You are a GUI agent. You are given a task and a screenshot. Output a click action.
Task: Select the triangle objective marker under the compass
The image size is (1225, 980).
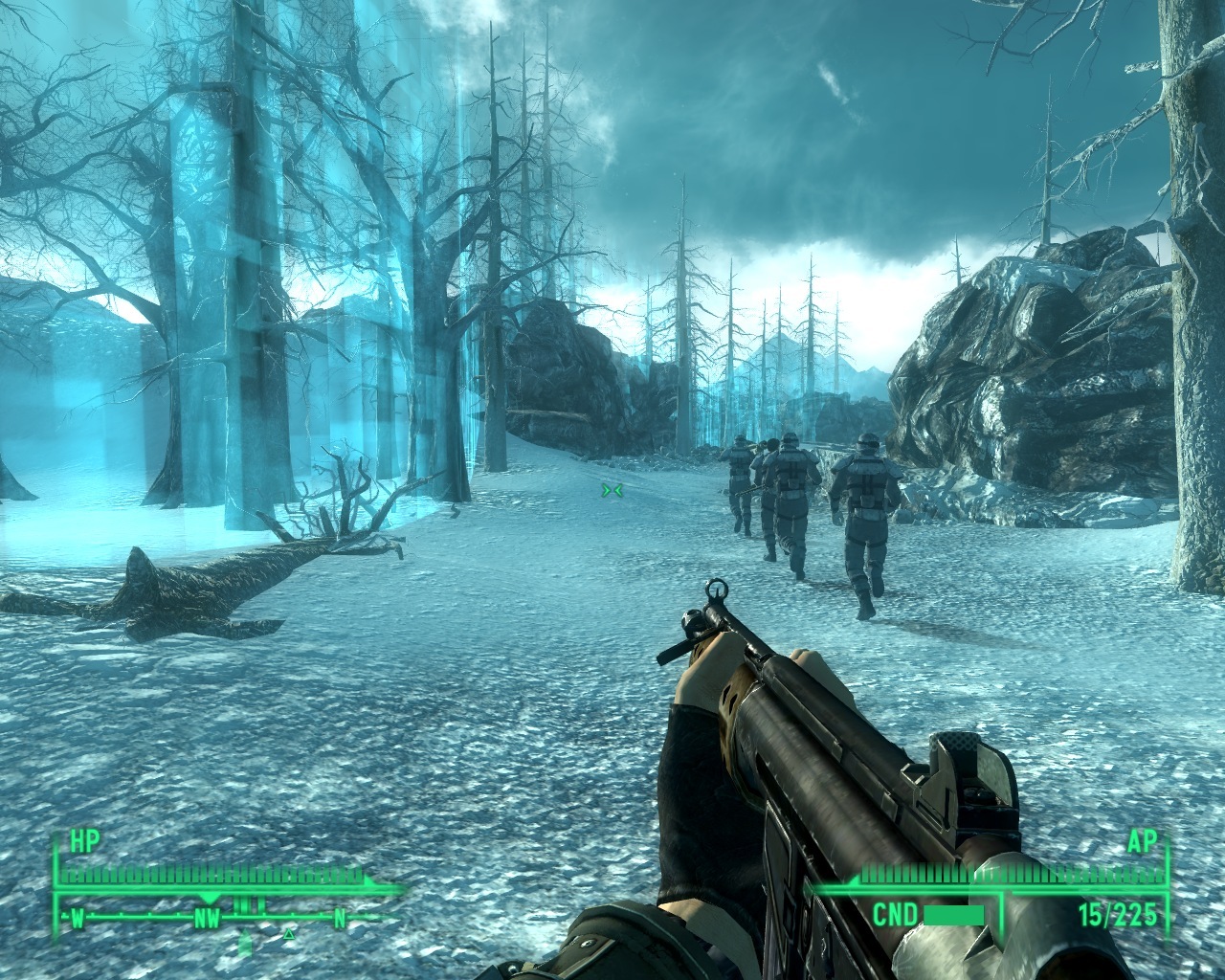[x=289, y=931]
